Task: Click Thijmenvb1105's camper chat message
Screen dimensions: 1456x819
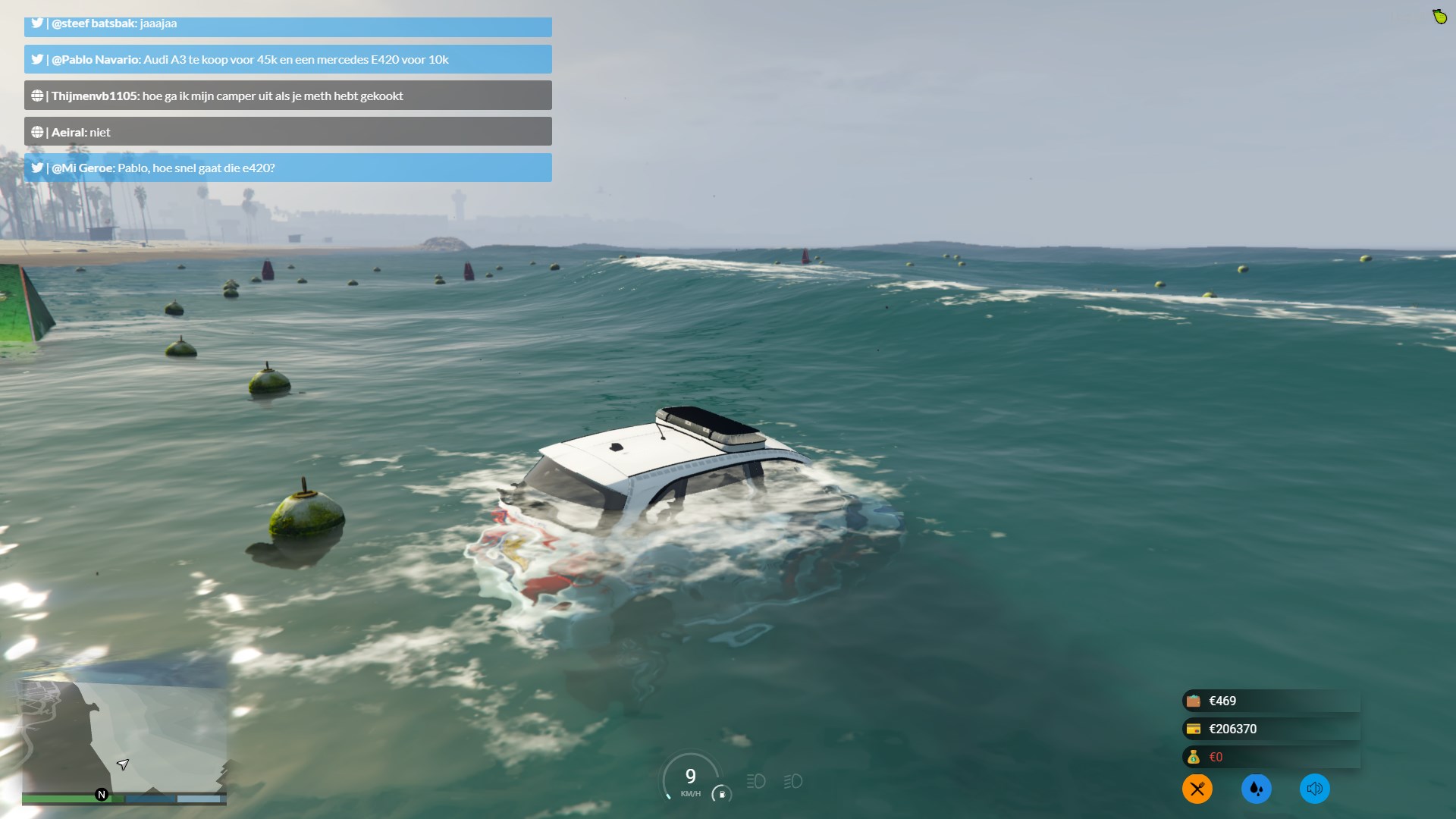Action: tap(287, 96)
